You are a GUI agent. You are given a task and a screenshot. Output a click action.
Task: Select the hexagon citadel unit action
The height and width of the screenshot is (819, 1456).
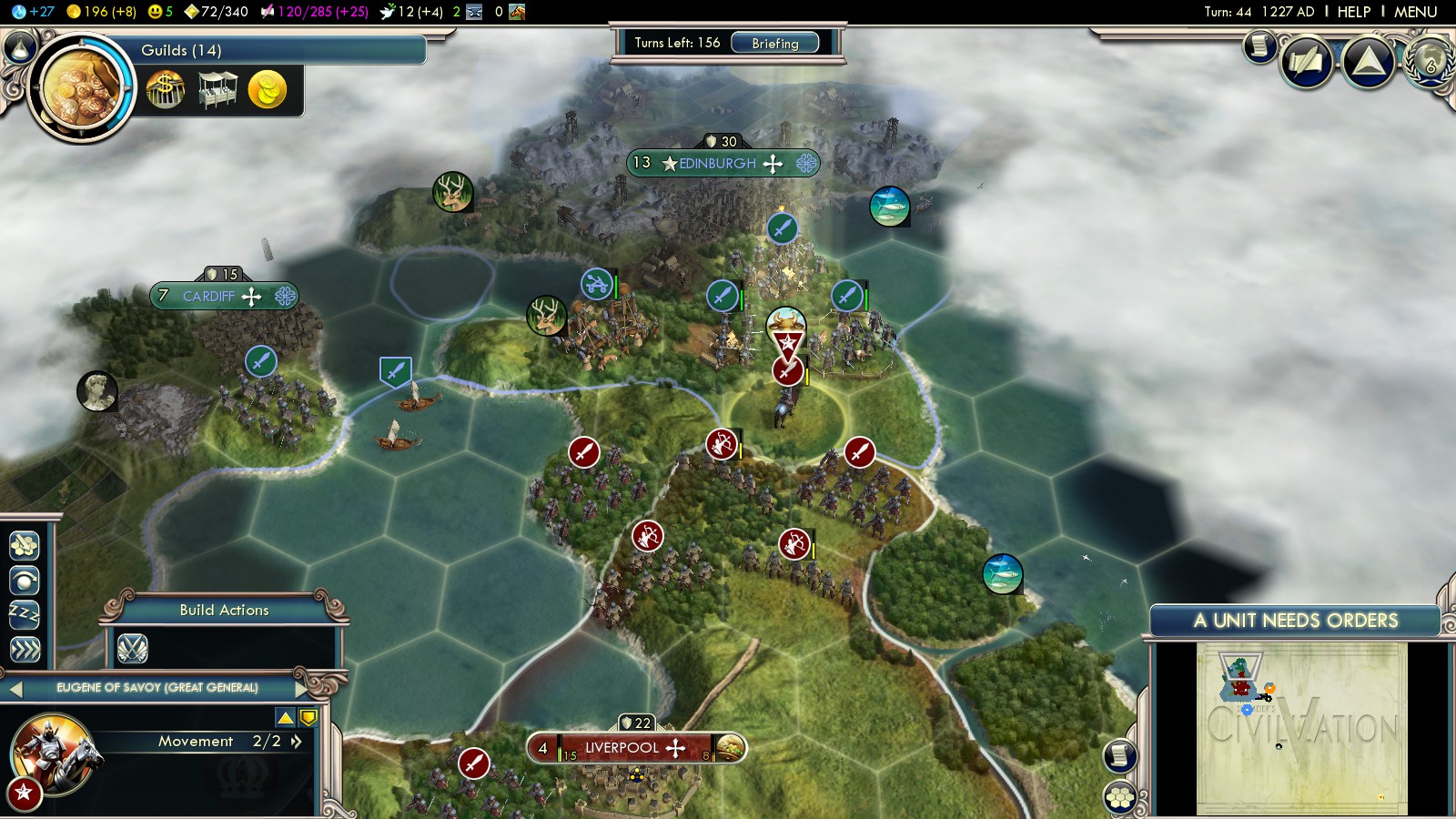click(x=25, y=545)
